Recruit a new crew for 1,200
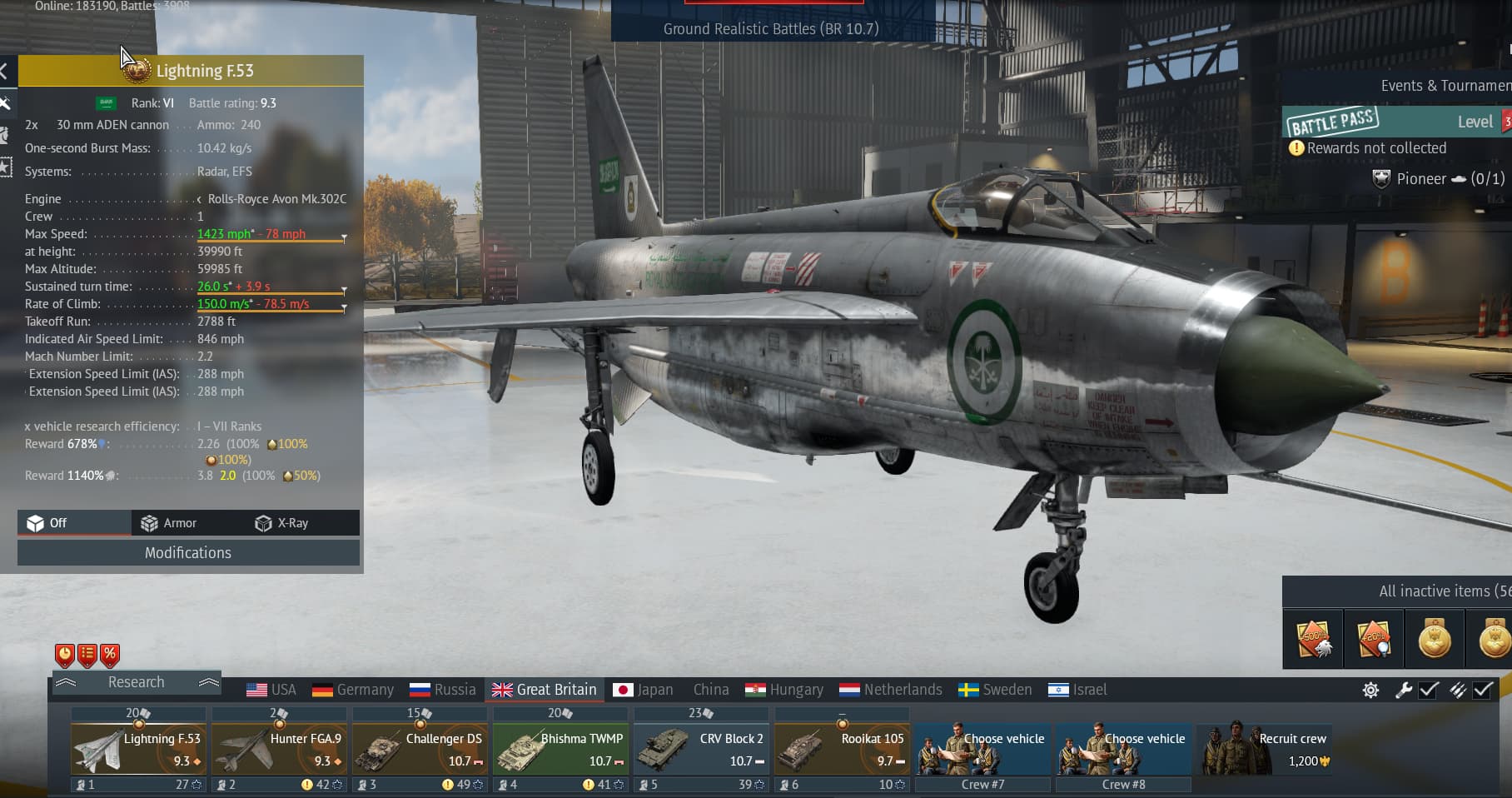This screenshot has height=798, width=1512. 1264,749
